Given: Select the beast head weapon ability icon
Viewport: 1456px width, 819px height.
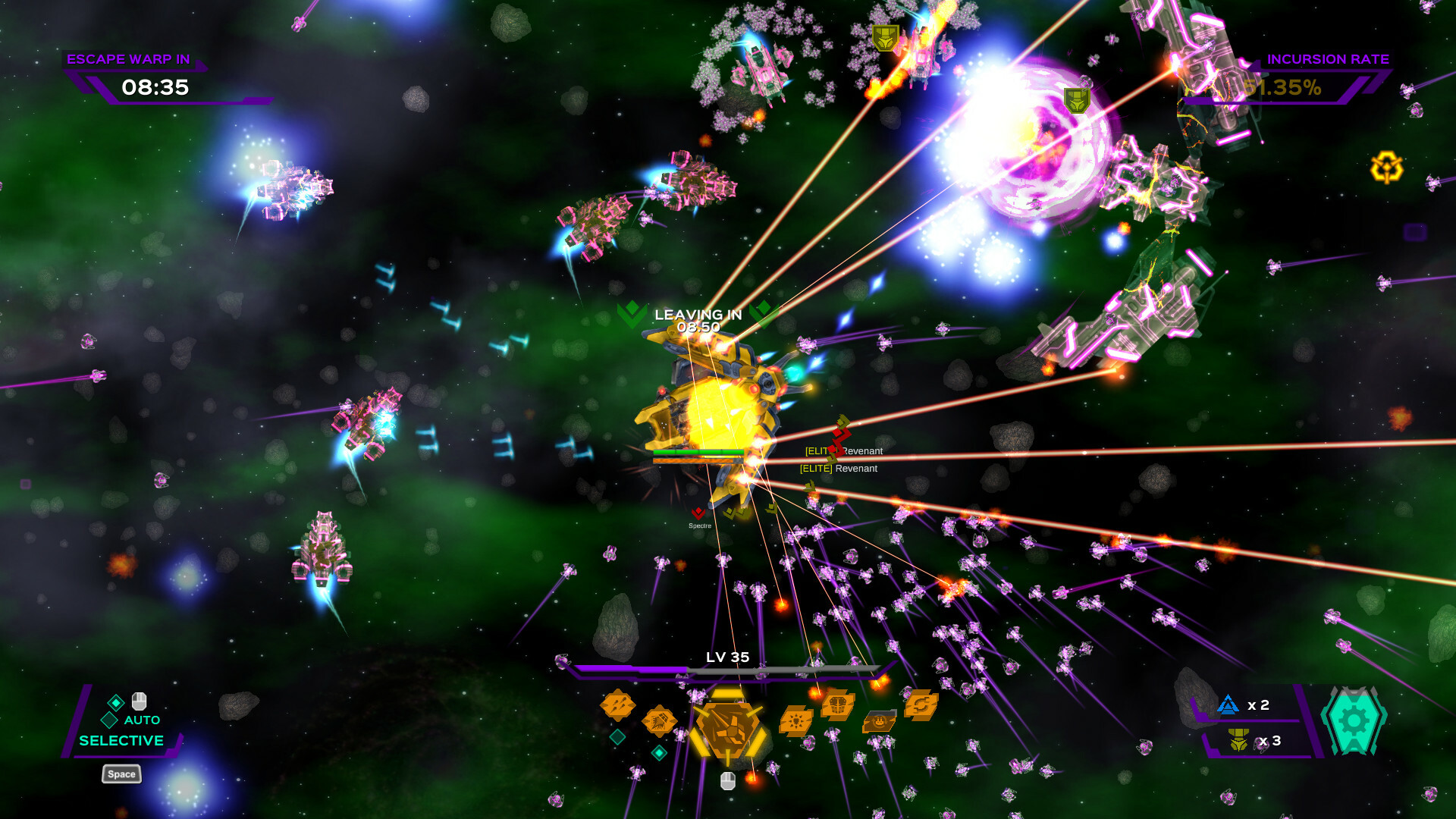Looking at the screenshot, I should [x=659, y=720].
